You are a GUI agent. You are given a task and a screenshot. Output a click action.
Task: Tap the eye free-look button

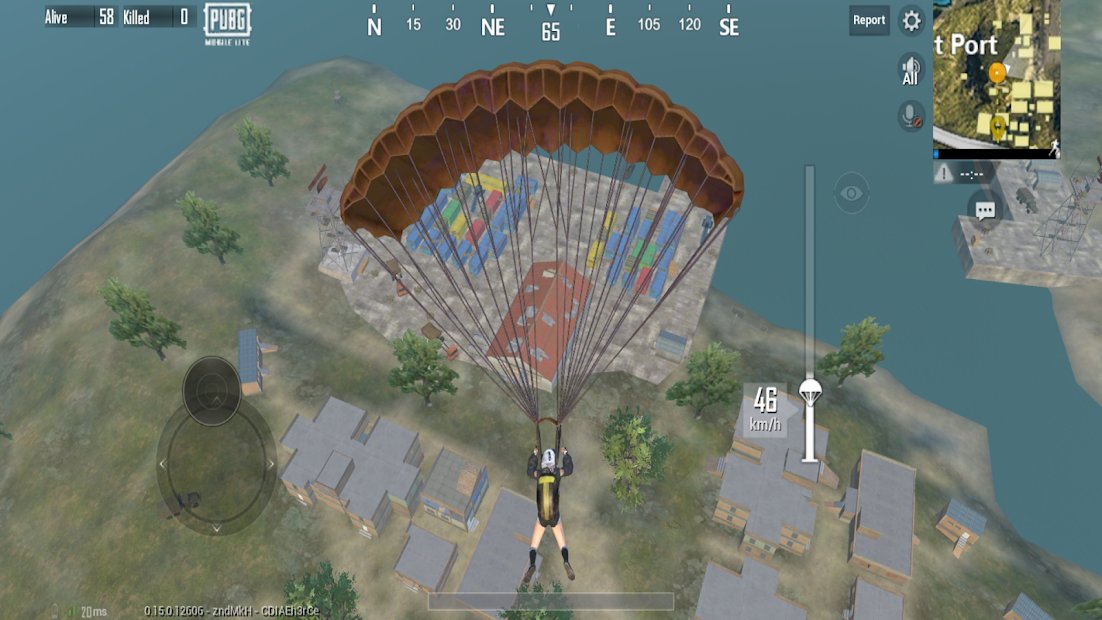point(851,193)
